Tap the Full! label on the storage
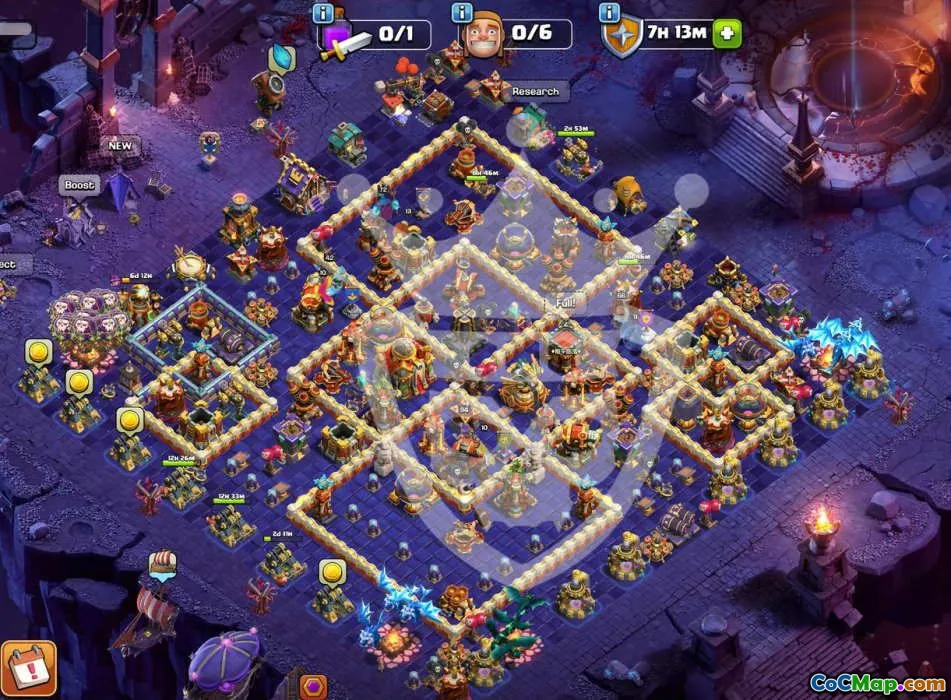This screenshot has height=700, width=951. click(x=565, y=302)
